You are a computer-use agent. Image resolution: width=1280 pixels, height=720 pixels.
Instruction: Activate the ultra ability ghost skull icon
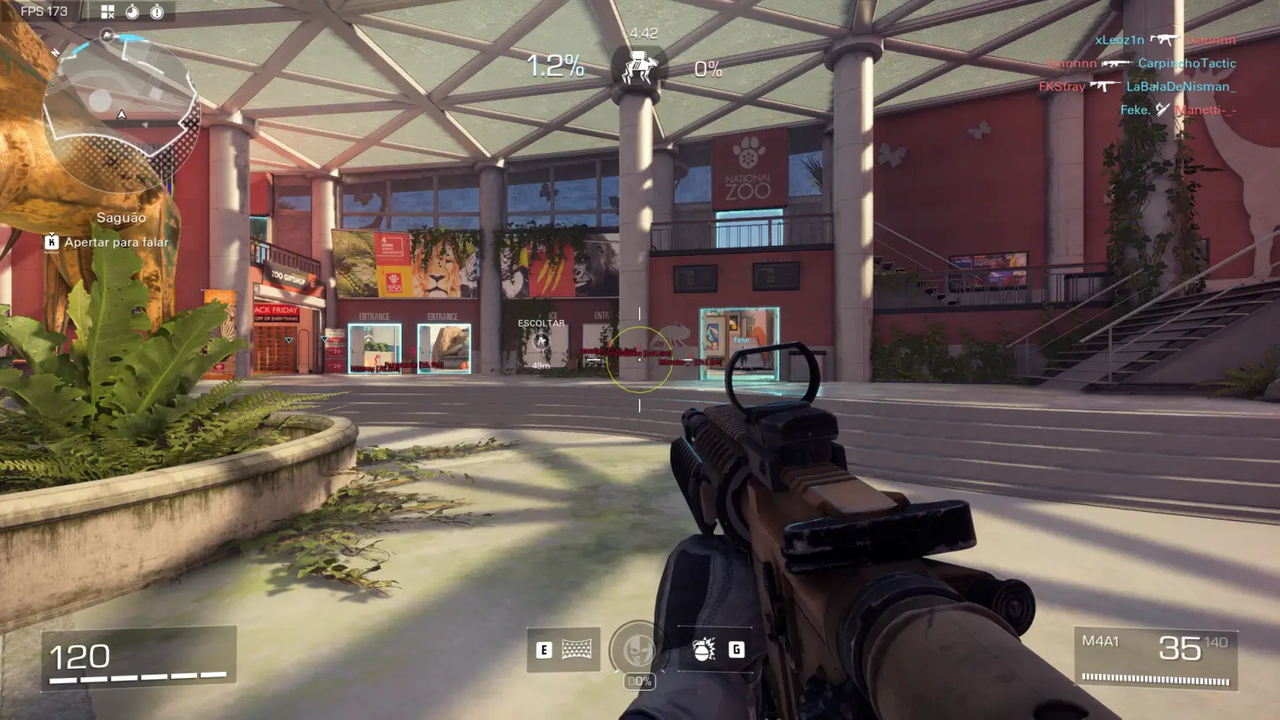coord(638,650)
